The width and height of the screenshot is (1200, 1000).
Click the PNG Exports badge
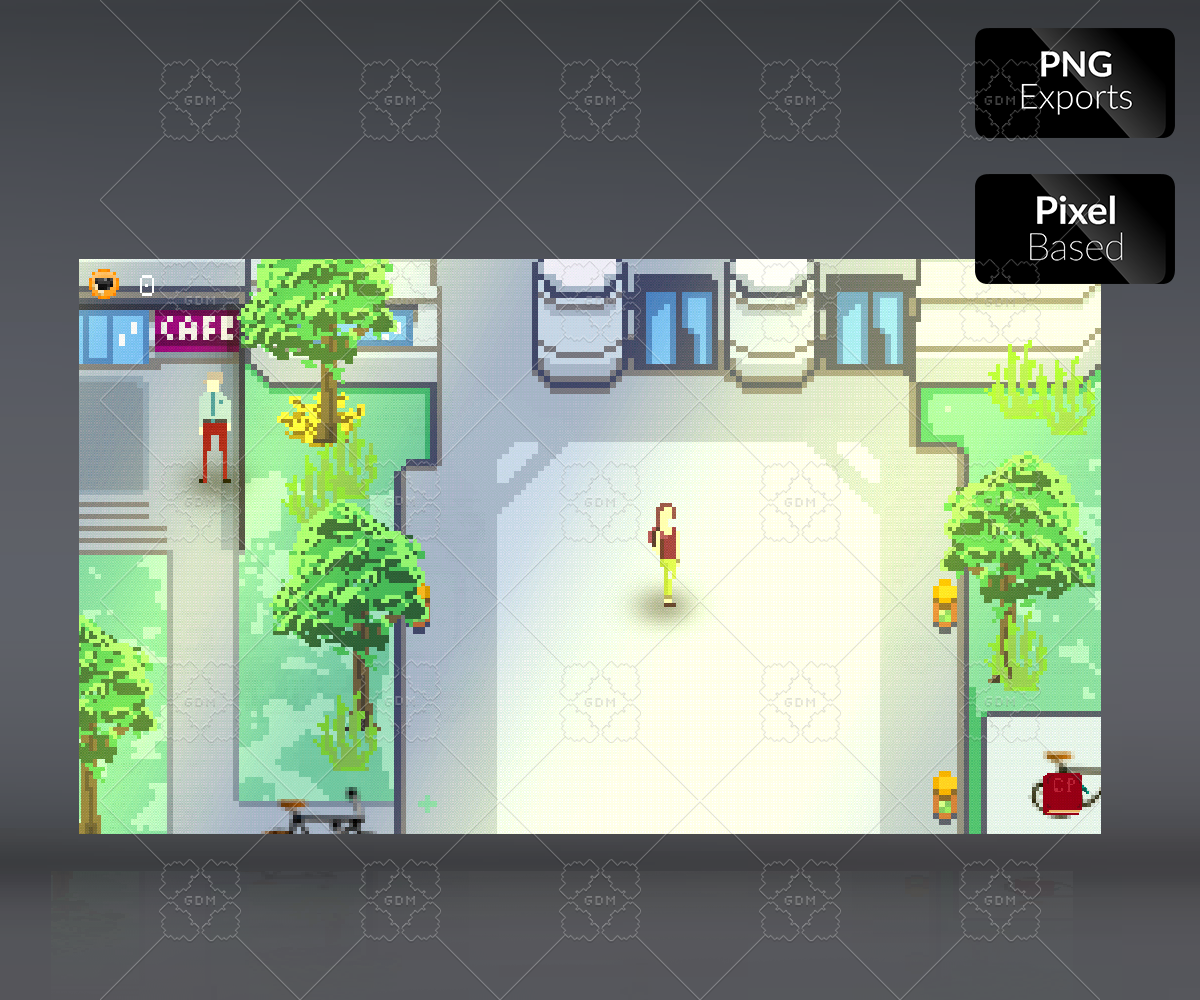pos(1074,83)
